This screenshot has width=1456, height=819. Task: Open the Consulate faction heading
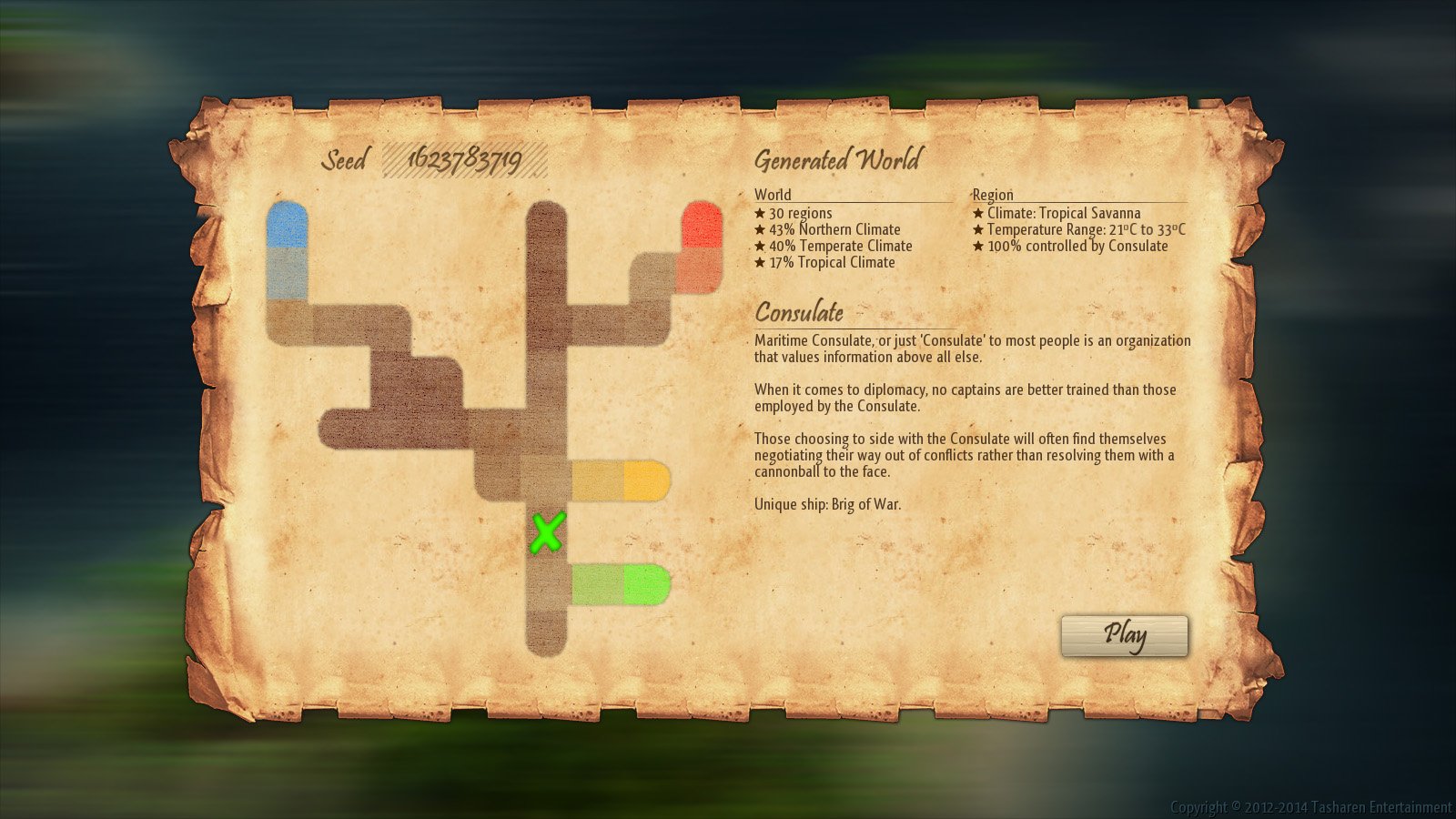798,313
